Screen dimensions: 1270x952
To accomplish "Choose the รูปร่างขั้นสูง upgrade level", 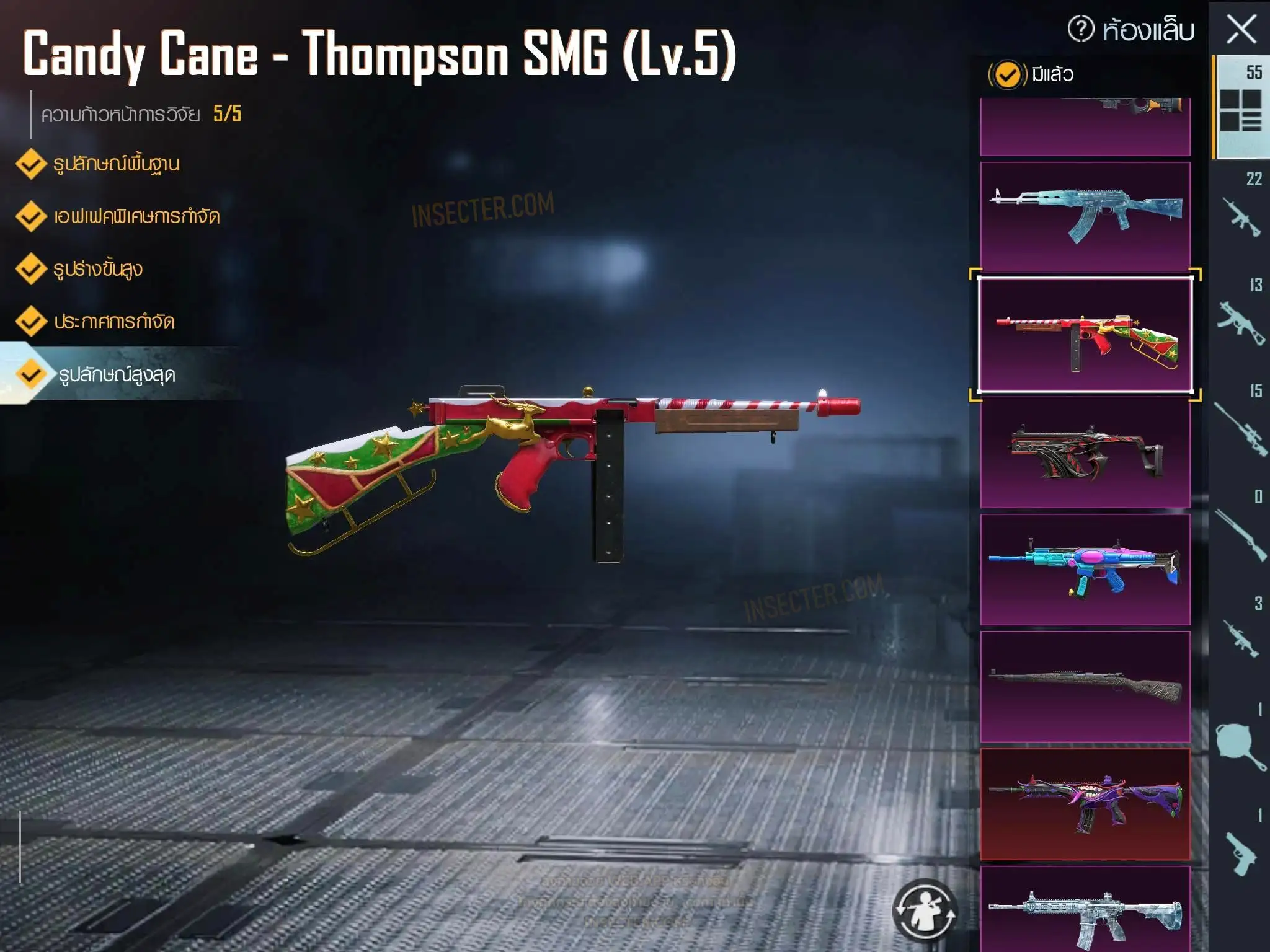I will click(97, 270).
